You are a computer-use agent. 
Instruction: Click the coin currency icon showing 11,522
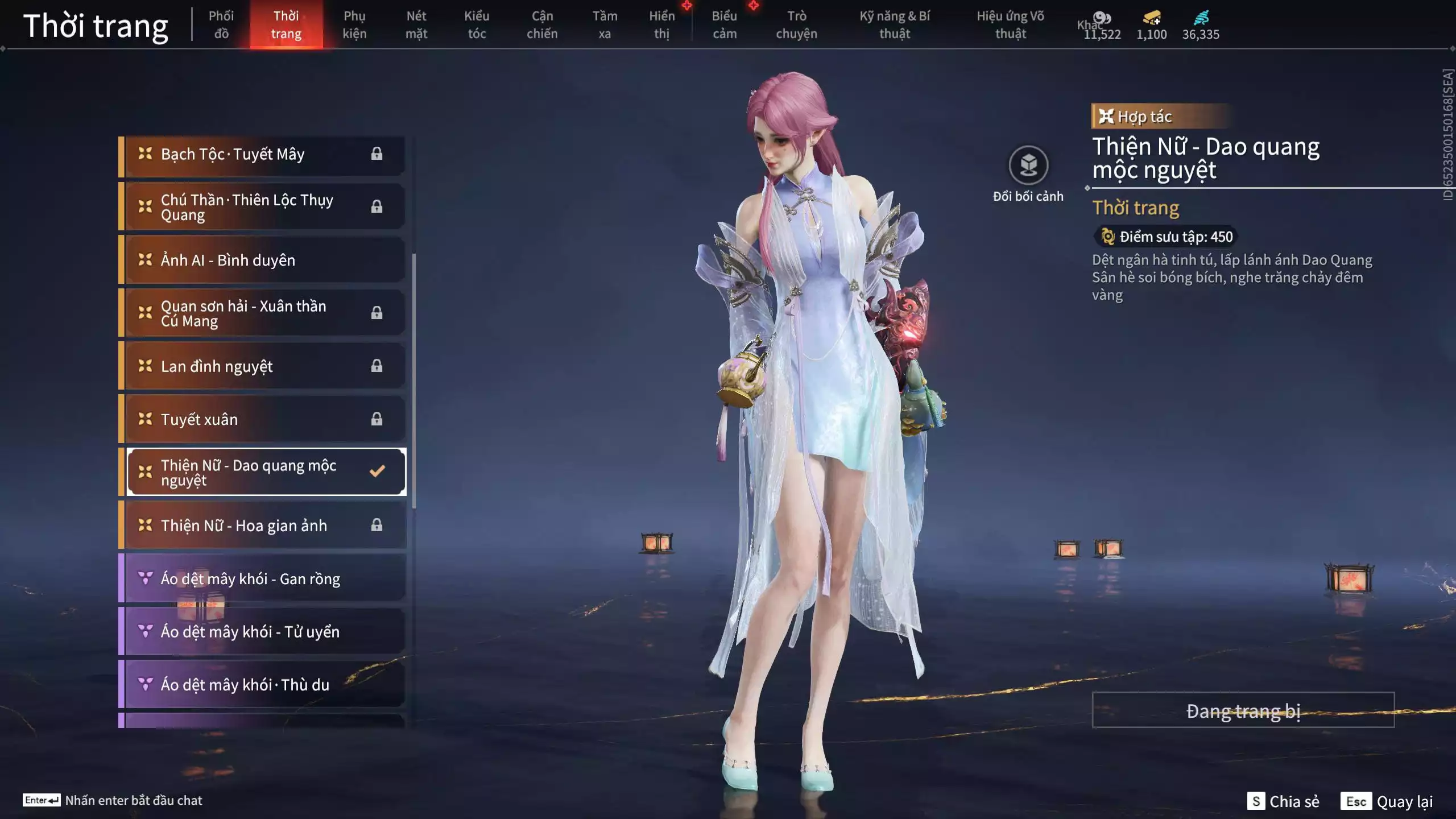pos(1101,18)
